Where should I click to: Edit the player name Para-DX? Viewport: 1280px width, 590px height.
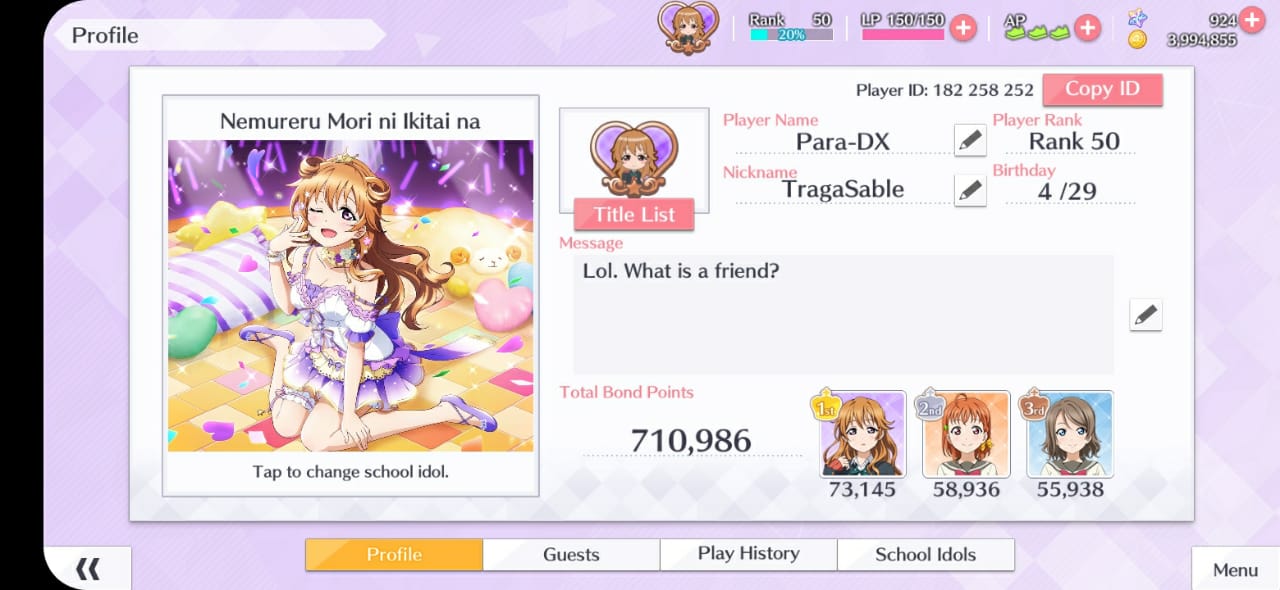969,141
